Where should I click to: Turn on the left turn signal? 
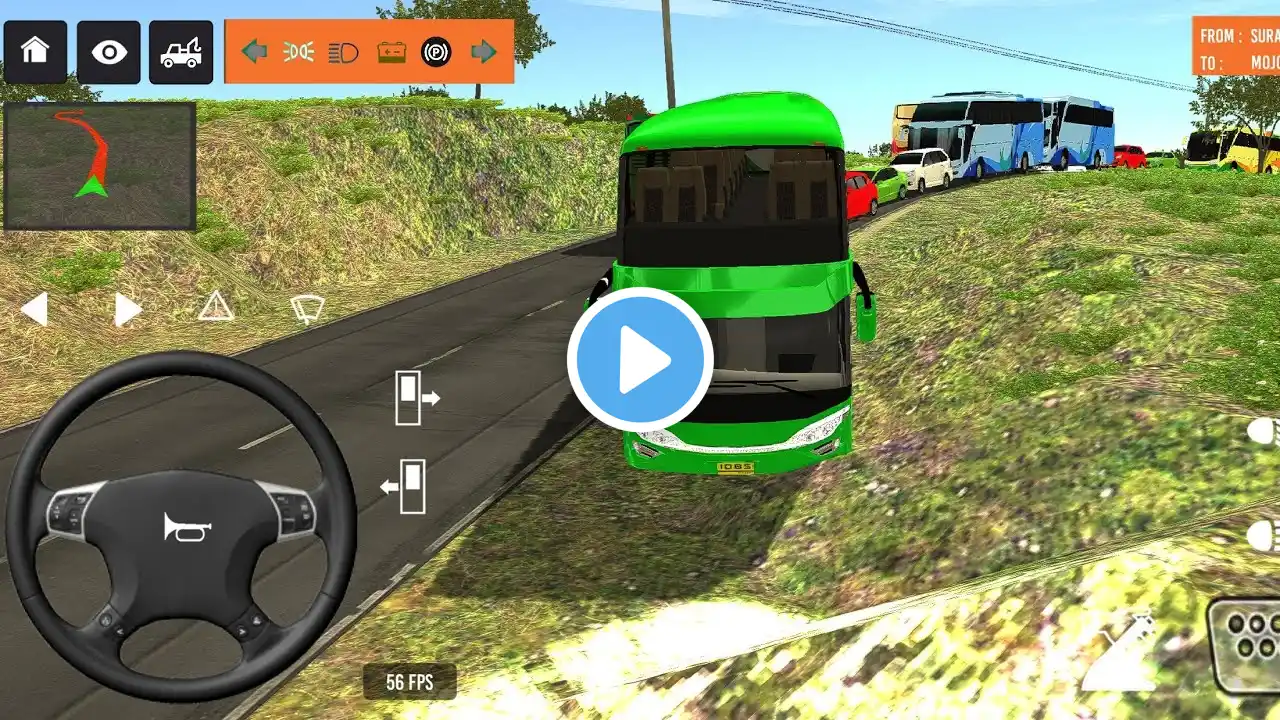point(34,310)
